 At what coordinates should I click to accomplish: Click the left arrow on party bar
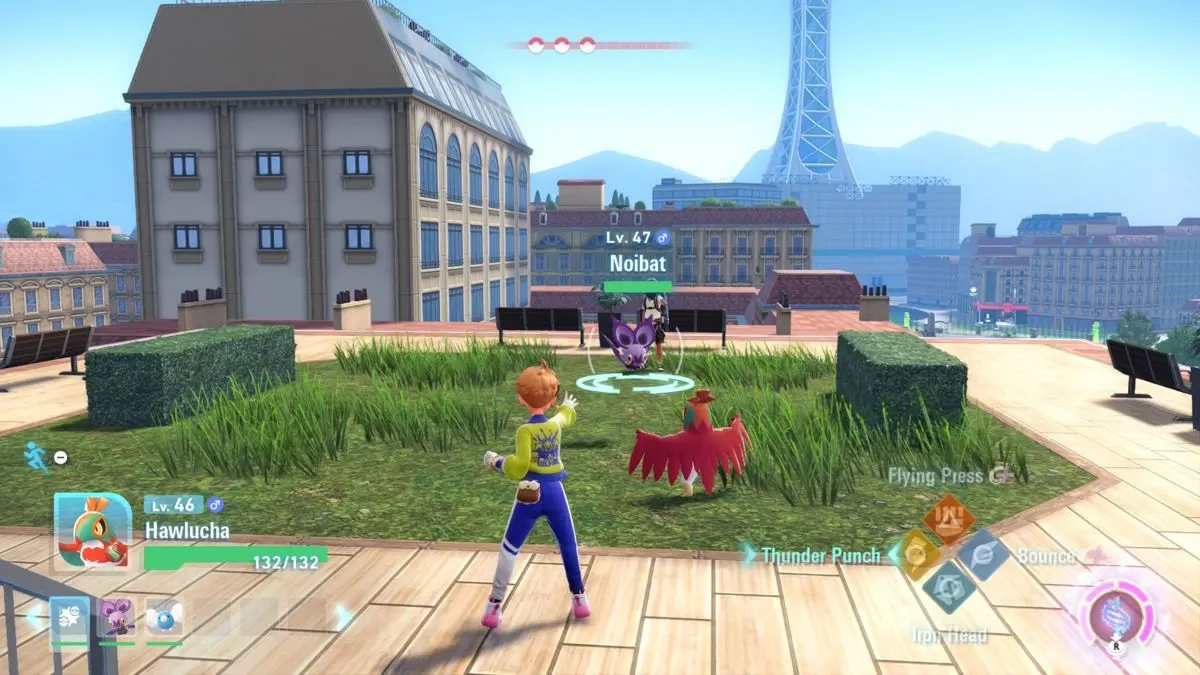point(34,617)
